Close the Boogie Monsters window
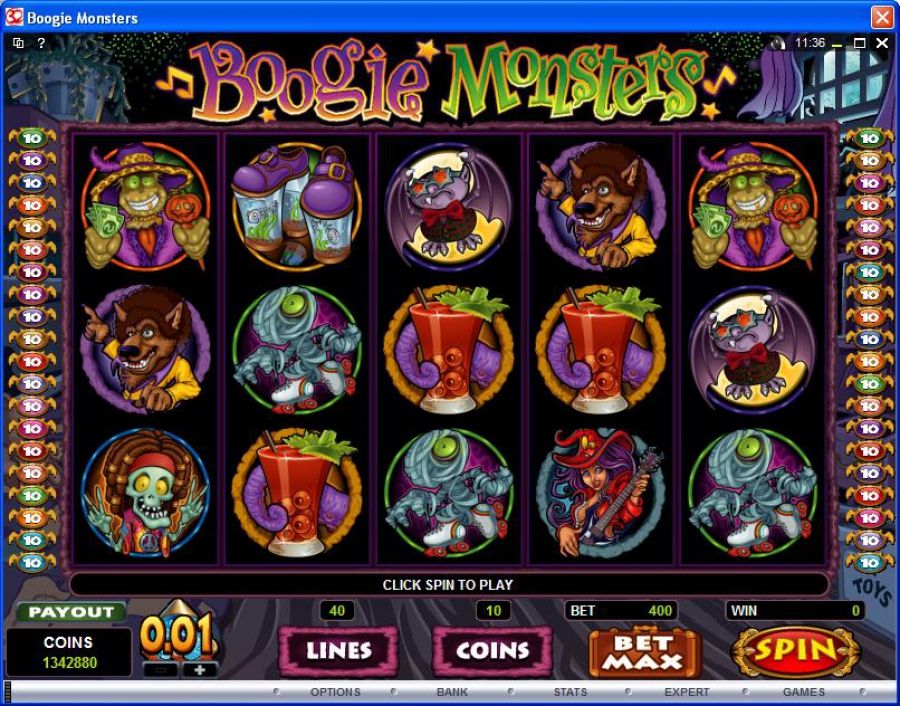The height and width of the screenshot is (706, 900). [881, 18]
